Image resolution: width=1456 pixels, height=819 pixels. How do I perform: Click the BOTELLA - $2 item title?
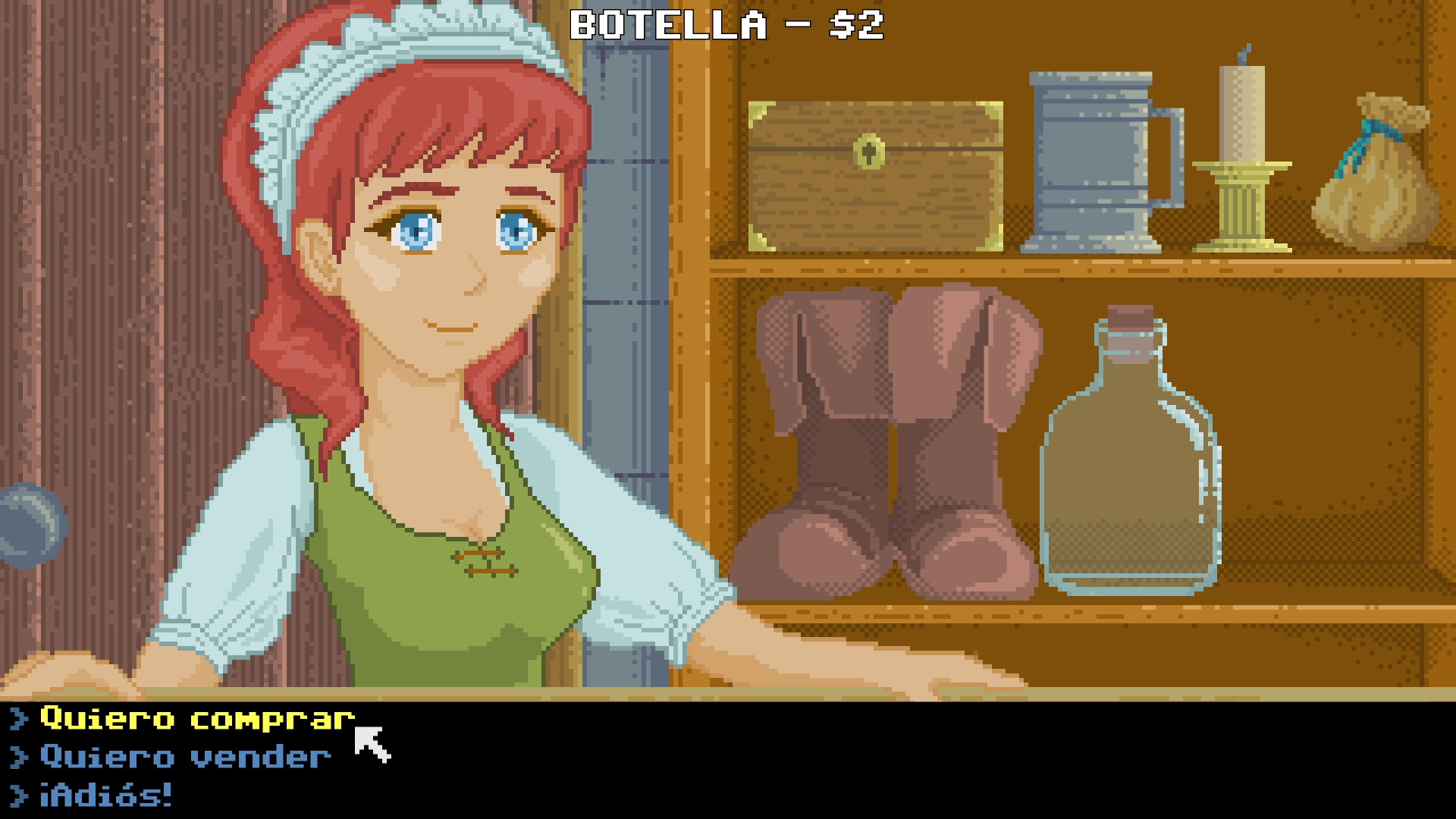click(728, 25)
